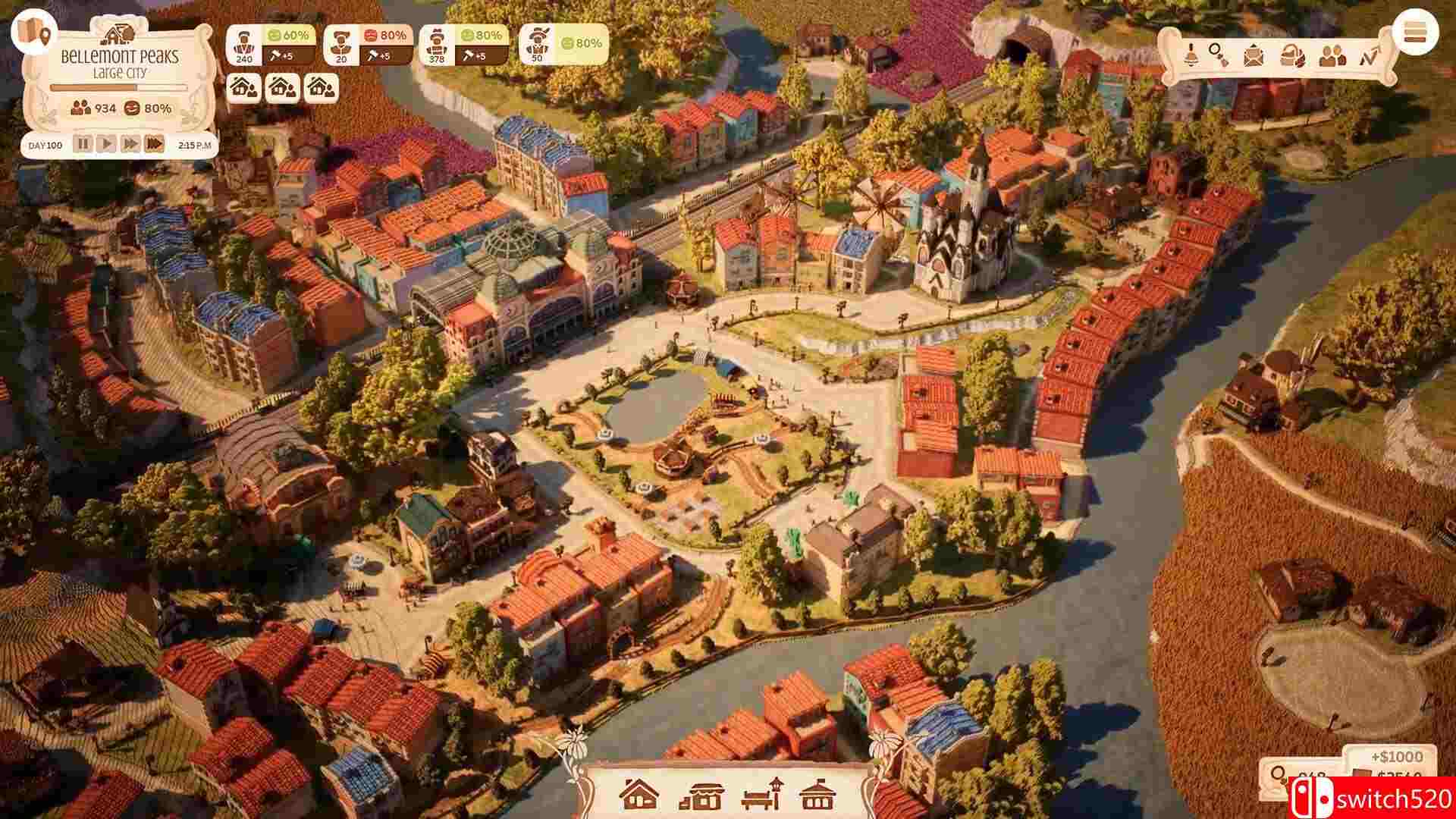This screenshot has height=819, width=1456.
Task: Click the city level progress bar
Action: pyautogui.click(x=118, y=86)
